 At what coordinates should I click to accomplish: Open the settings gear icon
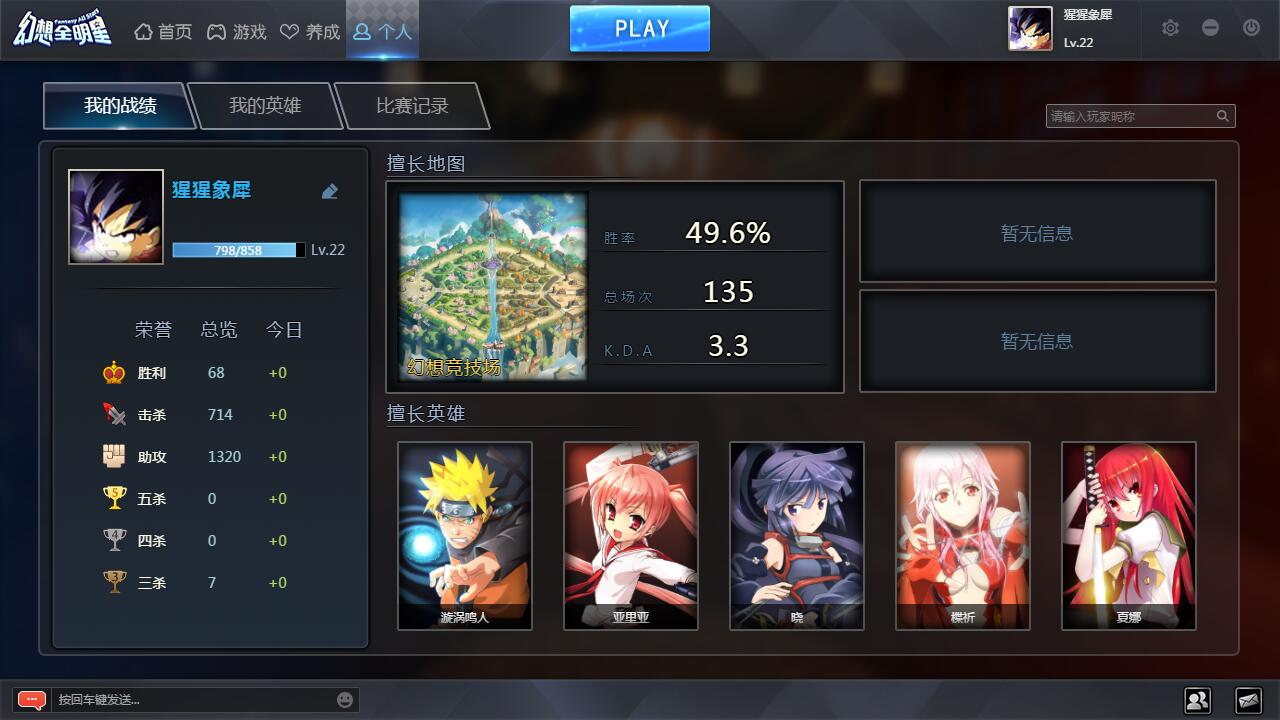pyautogui.click(x=1169, y=29)
